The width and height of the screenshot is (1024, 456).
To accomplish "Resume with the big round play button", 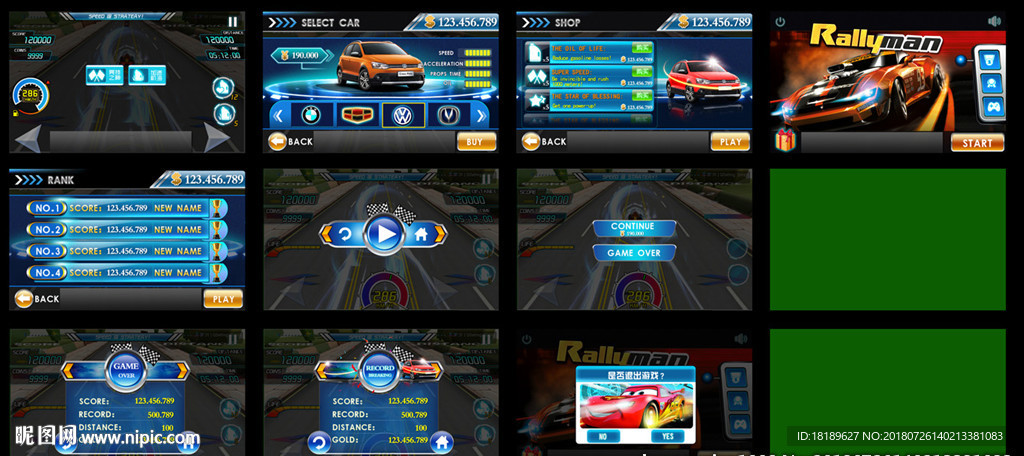I will (383, 234).
